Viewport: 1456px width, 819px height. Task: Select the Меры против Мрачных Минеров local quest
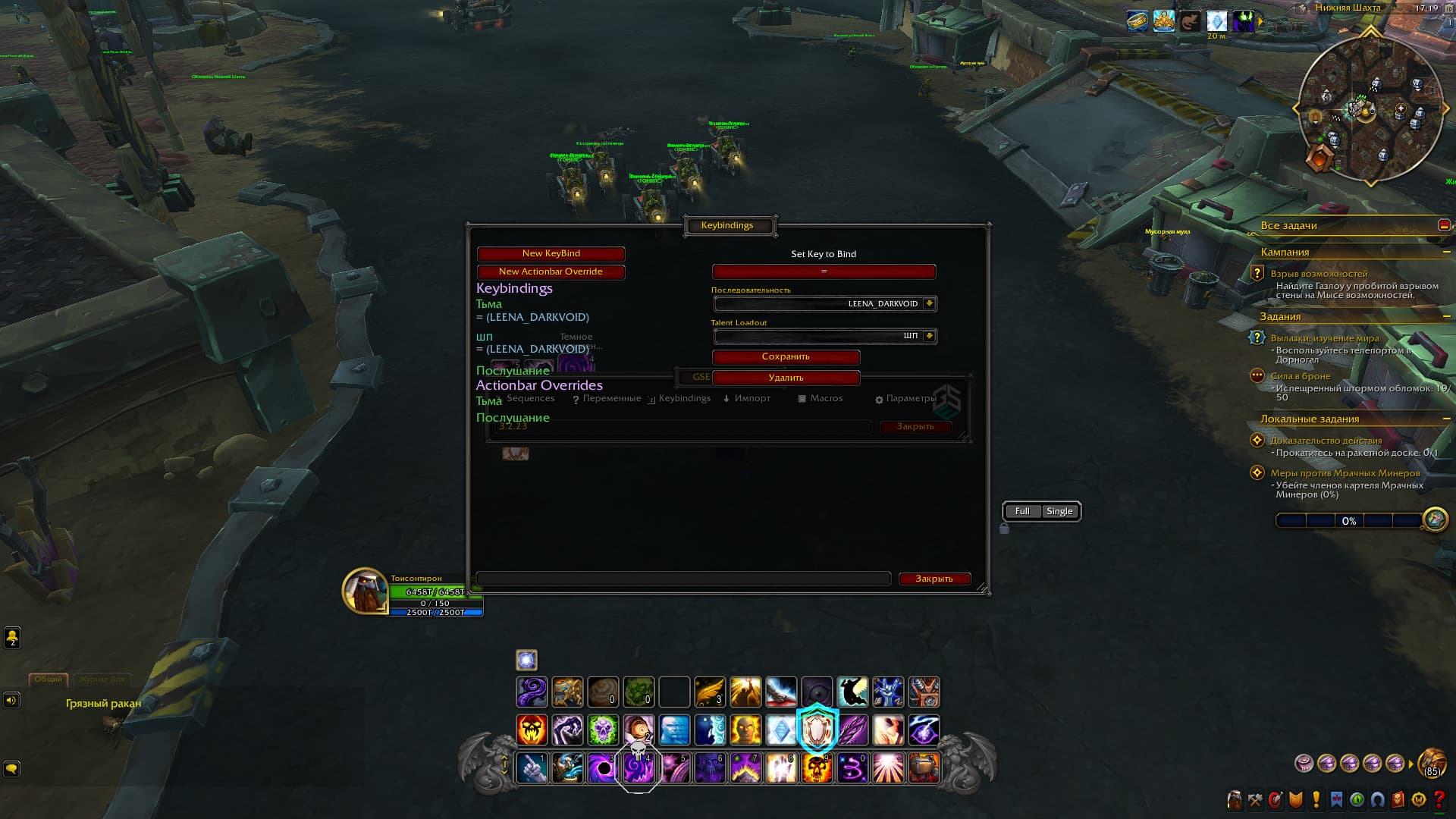(x=1345, y=473)
